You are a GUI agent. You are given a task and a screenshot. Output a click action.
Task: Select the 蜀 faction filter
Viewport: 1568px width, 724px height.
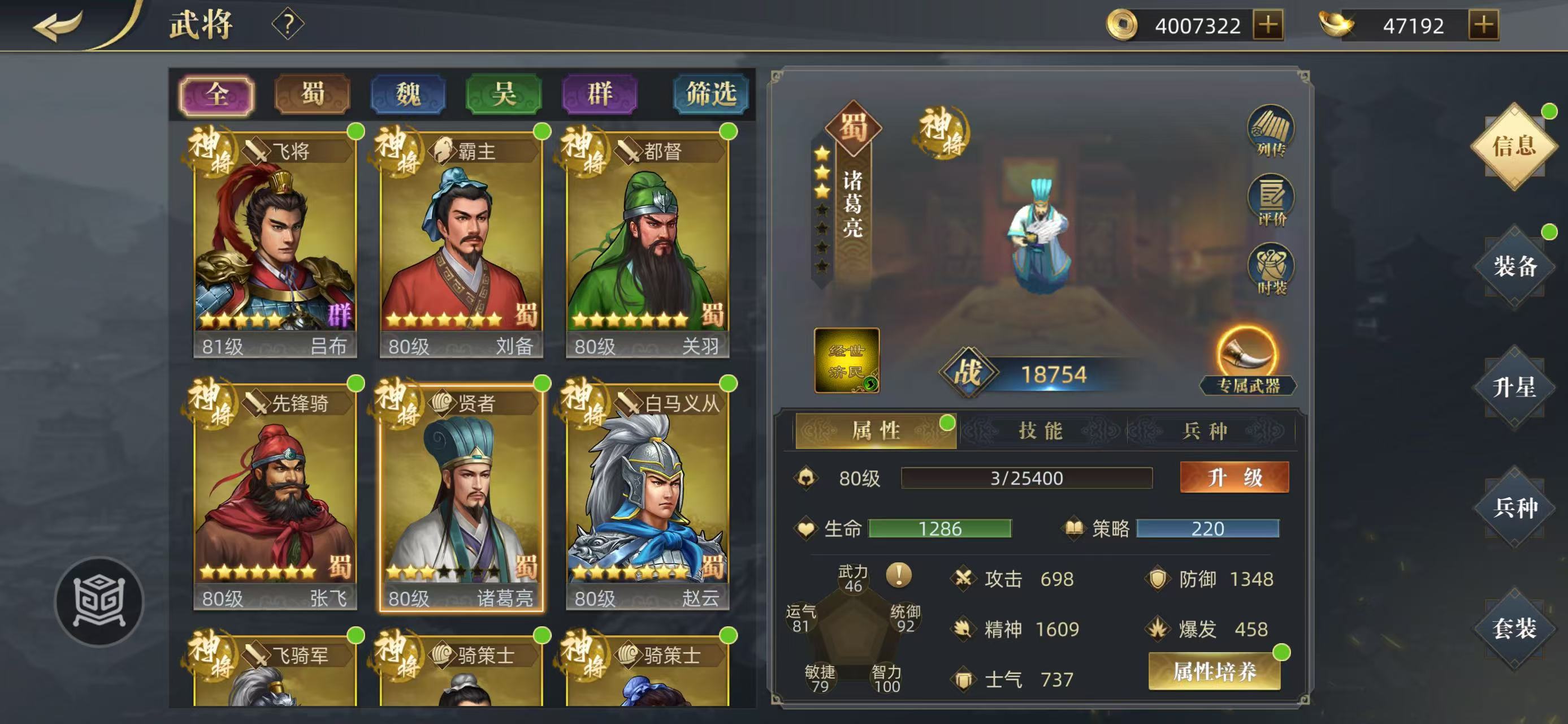pos(311,93)
